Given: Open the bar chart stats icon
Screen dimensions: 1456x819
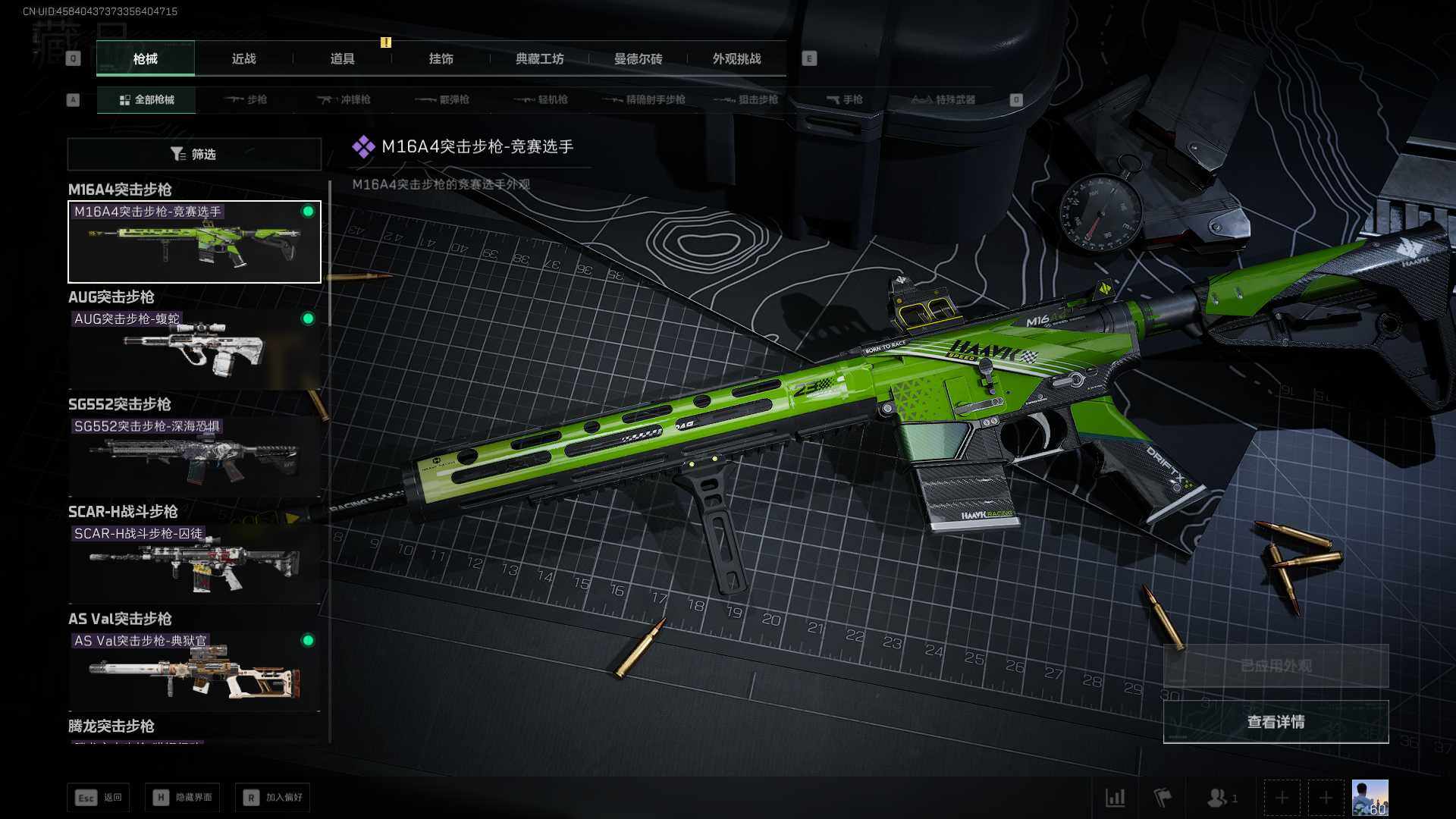Looking at the screenshot, I should point(1116,798).
